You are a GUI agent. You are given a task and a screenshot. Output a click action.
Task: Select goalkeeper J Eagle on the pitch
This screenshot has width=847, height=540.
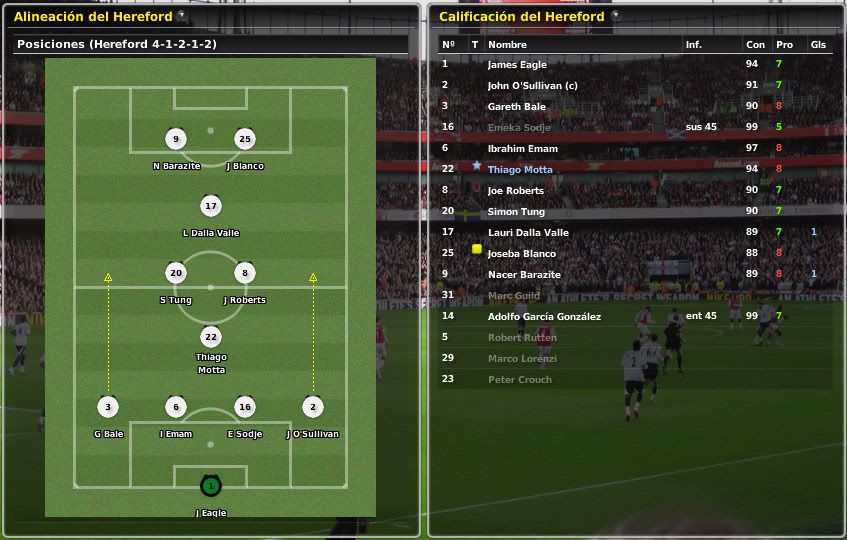click(x=210, y=486)
